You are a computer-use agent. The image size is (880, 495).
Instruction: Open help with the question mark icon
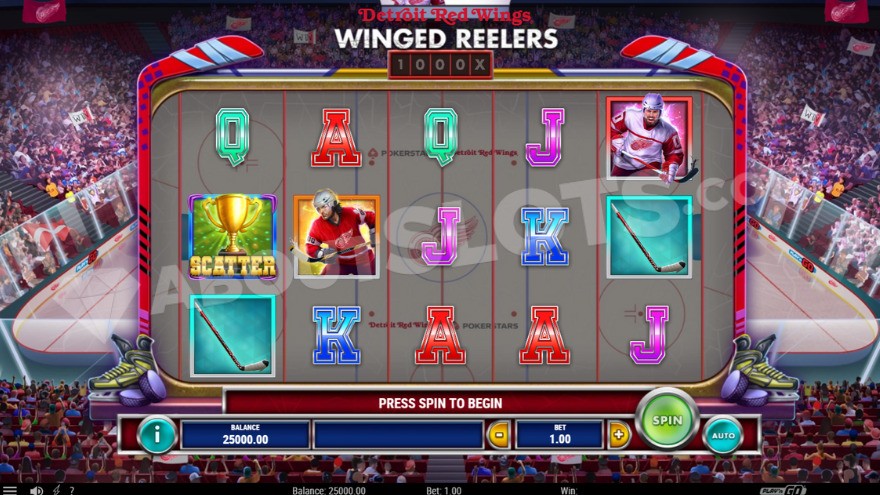tap(71, 490)
